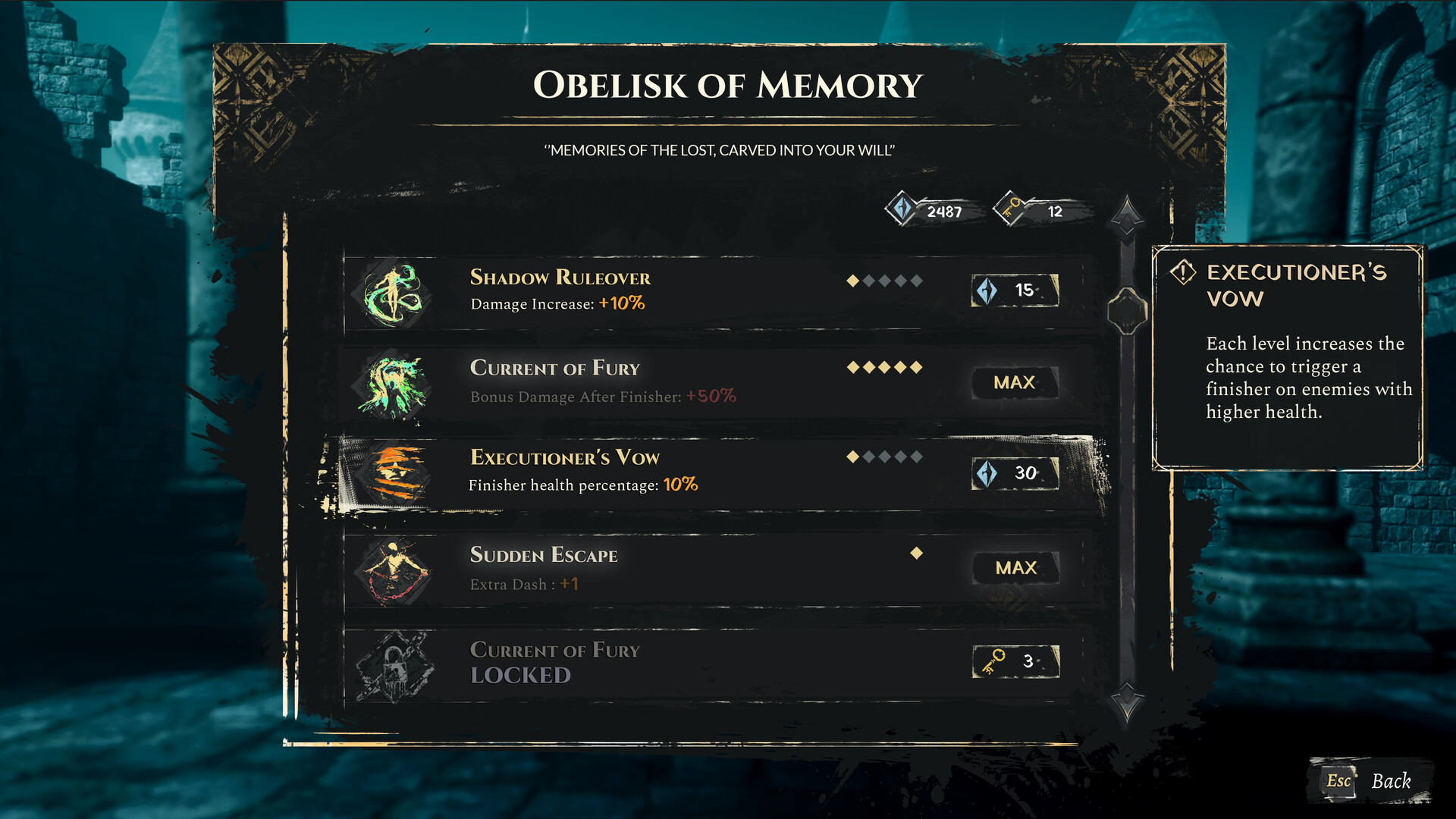
Task: Click the warning icon in the tooltip panel
Action: [1183, 272]
